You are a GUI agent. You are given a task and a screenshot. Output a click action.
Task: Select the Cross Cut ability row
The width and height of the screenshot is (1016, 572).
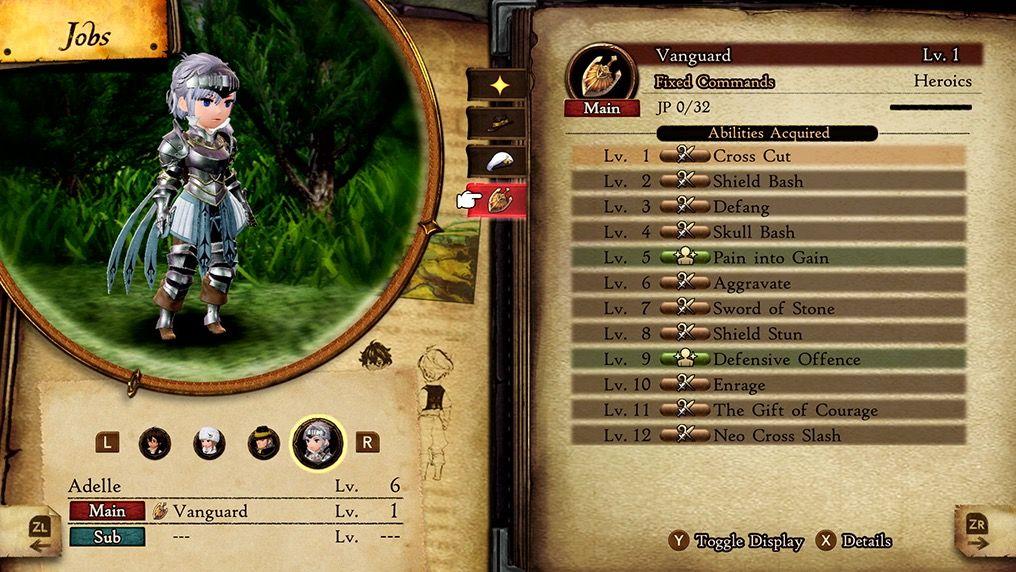(x=768, y=156)
